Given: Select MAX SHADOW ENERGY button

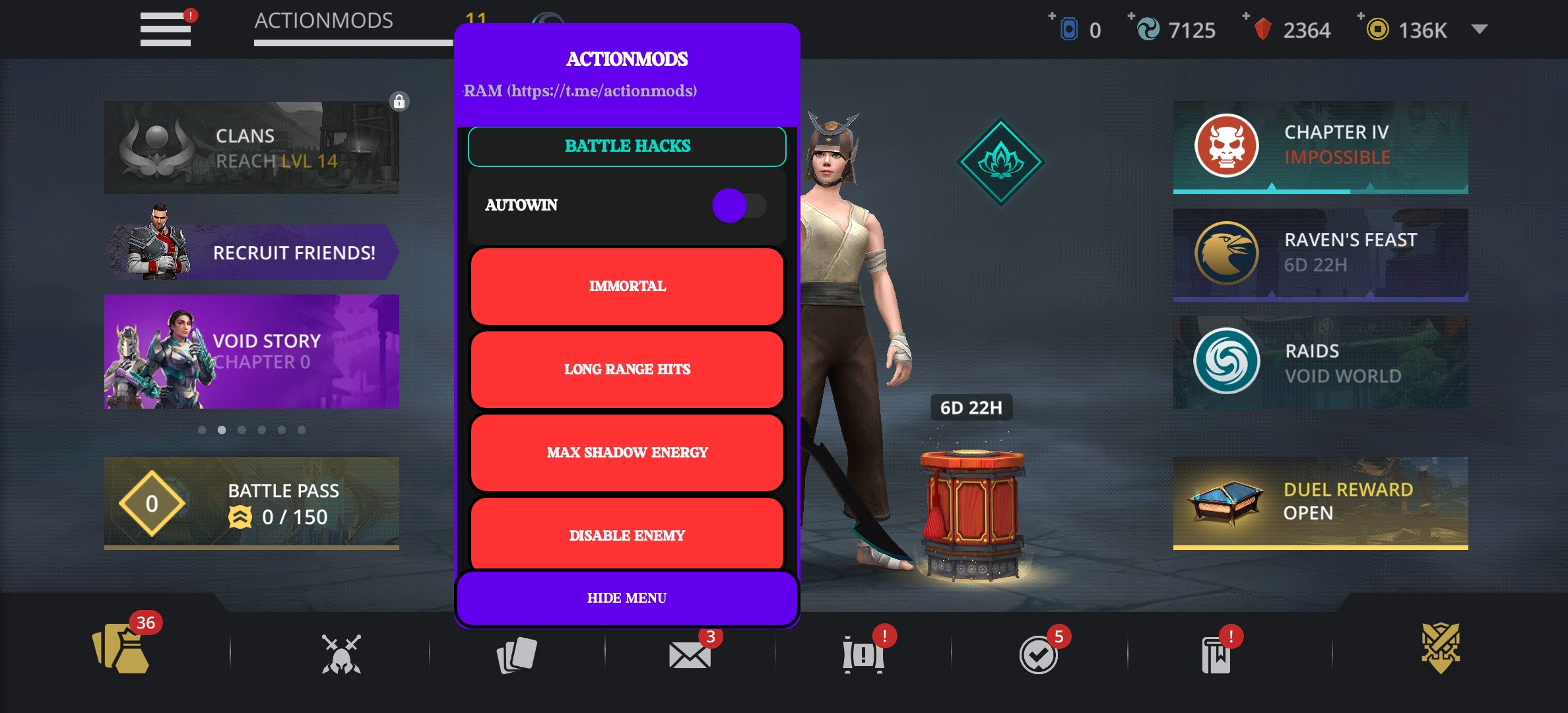Looking at the screenshot, I should (x=627, y=453).
